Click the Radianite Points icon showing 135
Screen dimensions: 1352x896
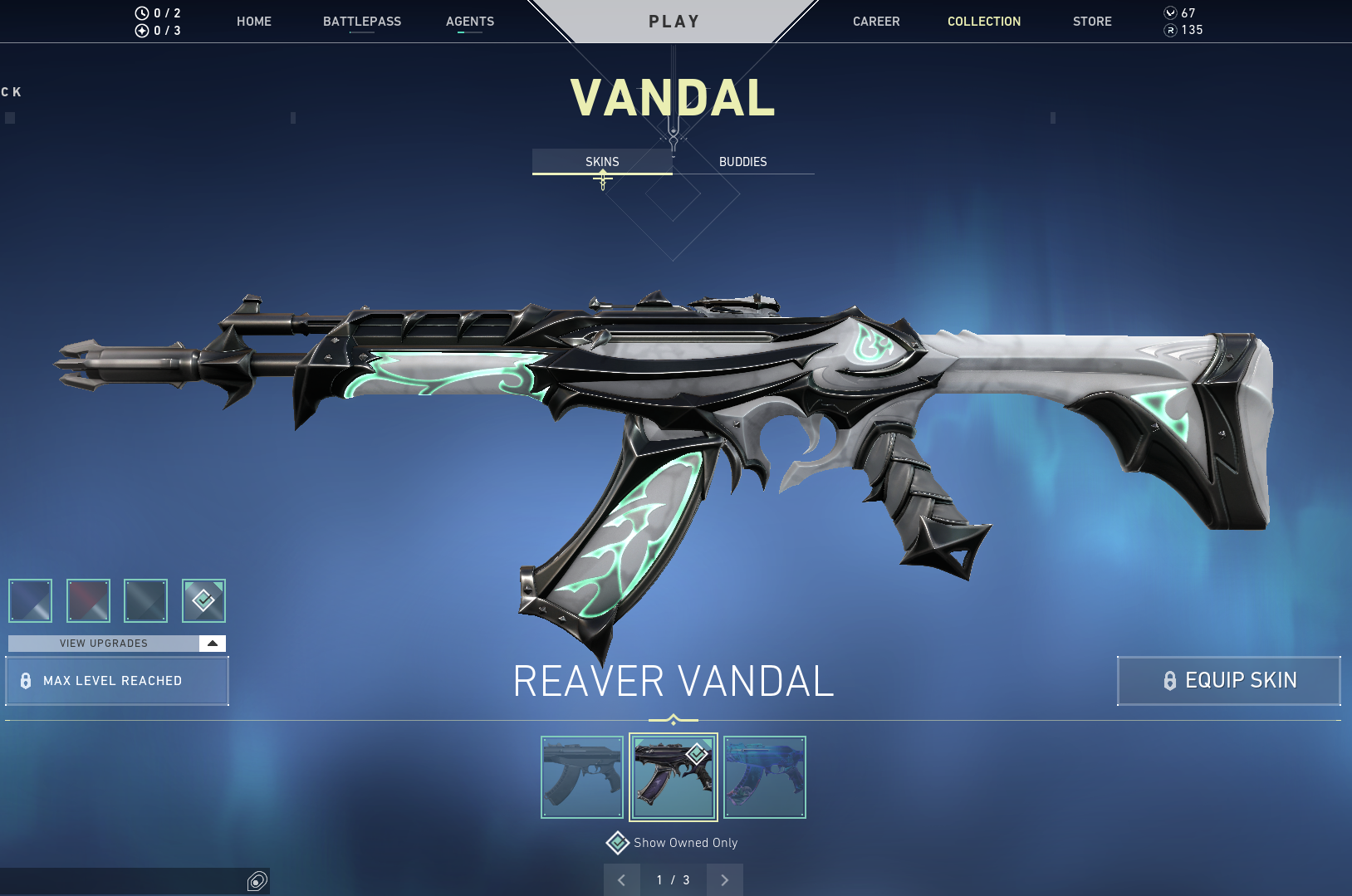click(1170, 30)
